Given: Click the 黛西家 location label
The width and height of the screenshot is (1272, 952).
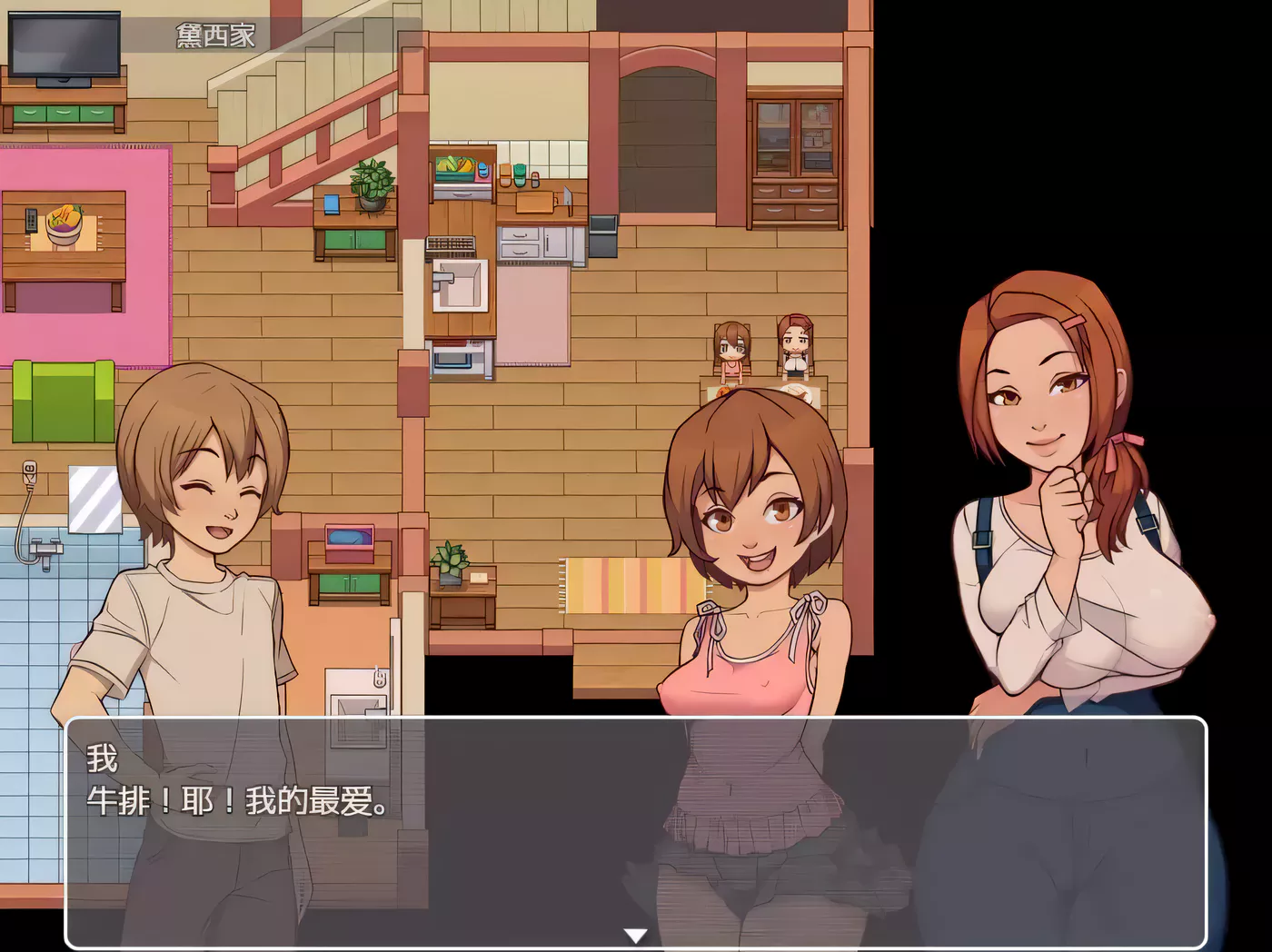Looking at the screenshot, I should tap(215, 35).
